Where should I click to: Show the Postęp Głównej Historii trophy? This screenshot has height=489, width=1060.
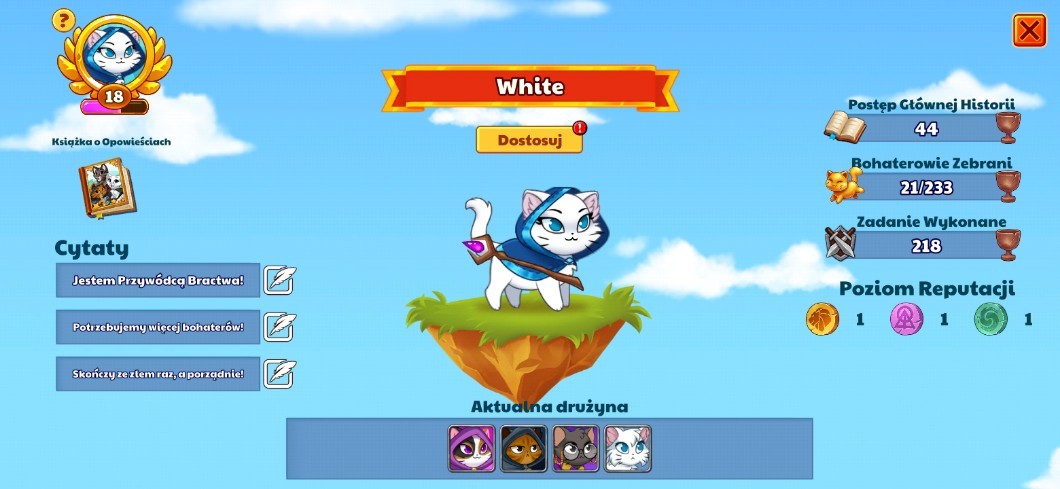click(1007, 128)
